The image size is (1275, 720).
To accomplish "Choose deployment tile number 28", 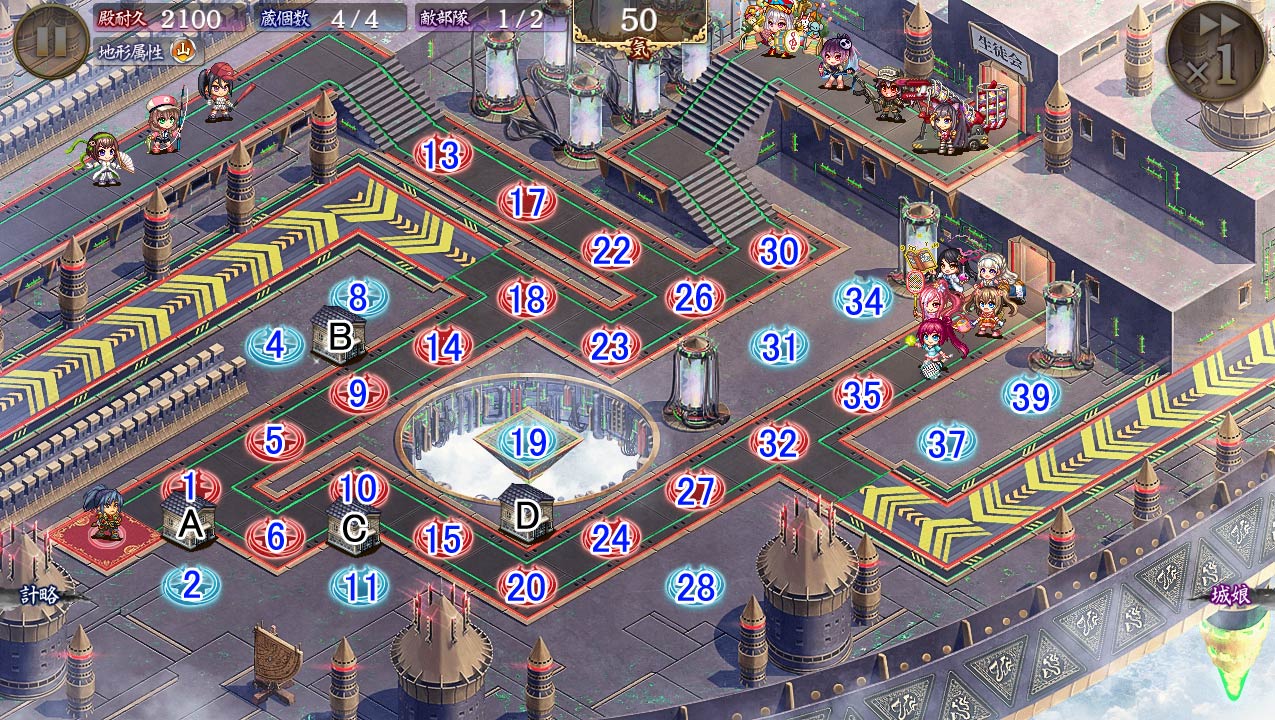I will 695,587.
